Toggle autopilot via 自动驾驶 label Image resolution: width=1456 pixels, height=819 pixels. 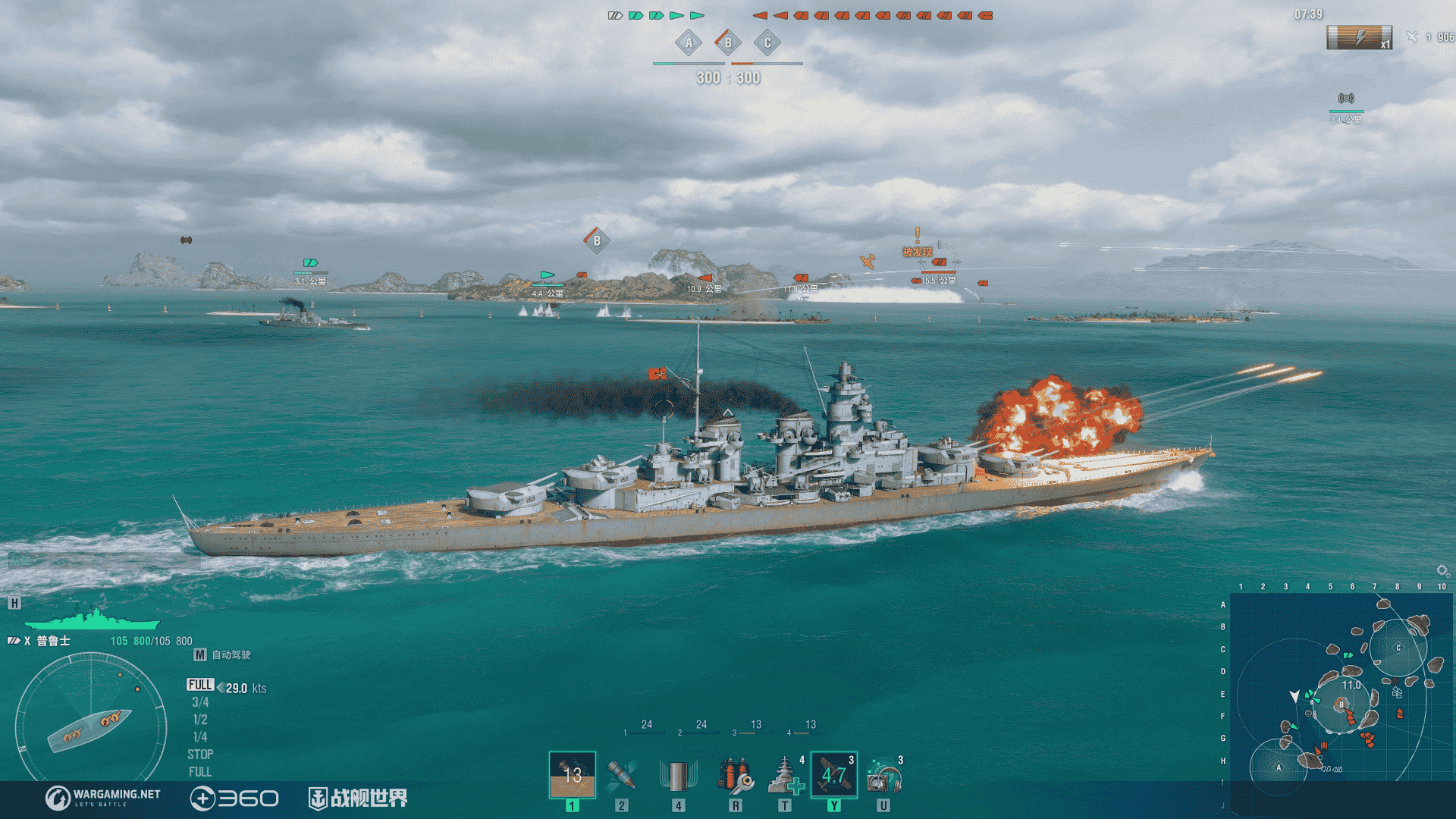[231, 653]
